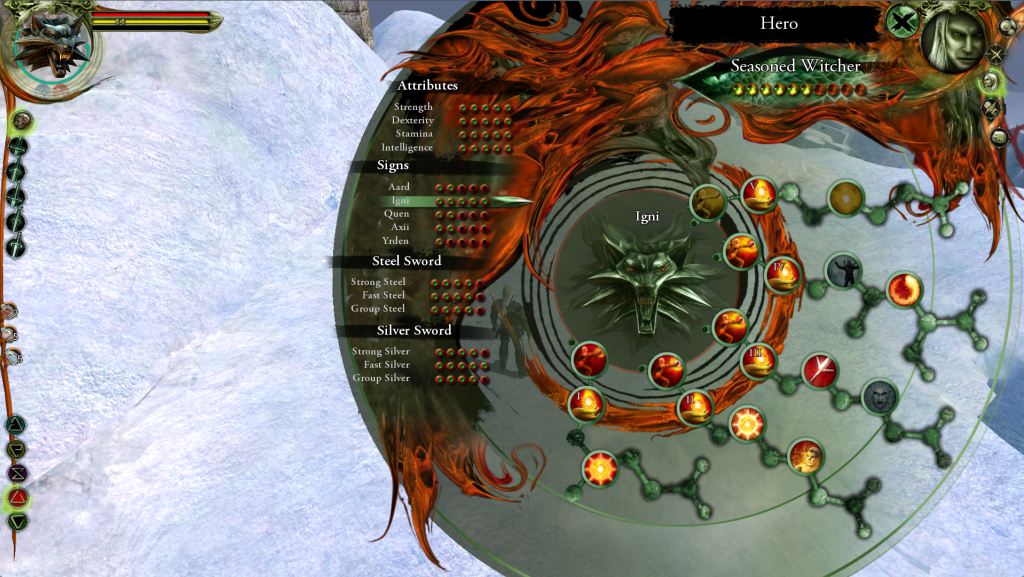This screenshot has width=1024, height=577.
Task: Open the Axii sign tree
Action: pyautogui.click(x=399, y=227)
